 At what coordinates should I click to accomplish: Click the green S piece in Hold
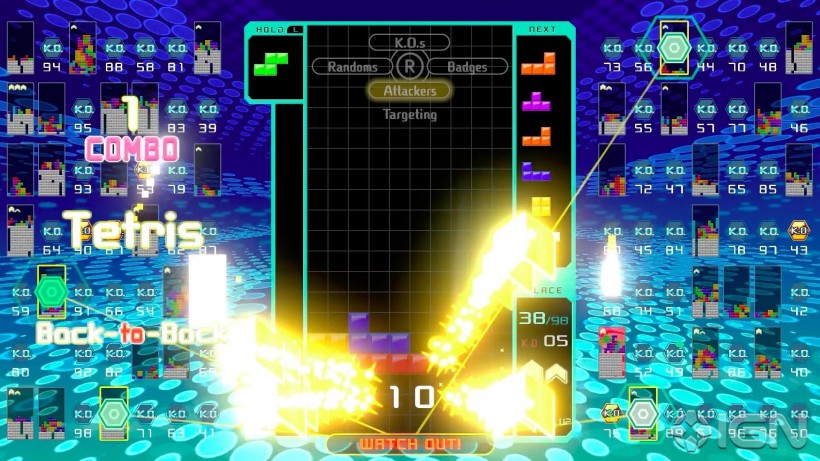pyautogui.click(x=270, y=64)
